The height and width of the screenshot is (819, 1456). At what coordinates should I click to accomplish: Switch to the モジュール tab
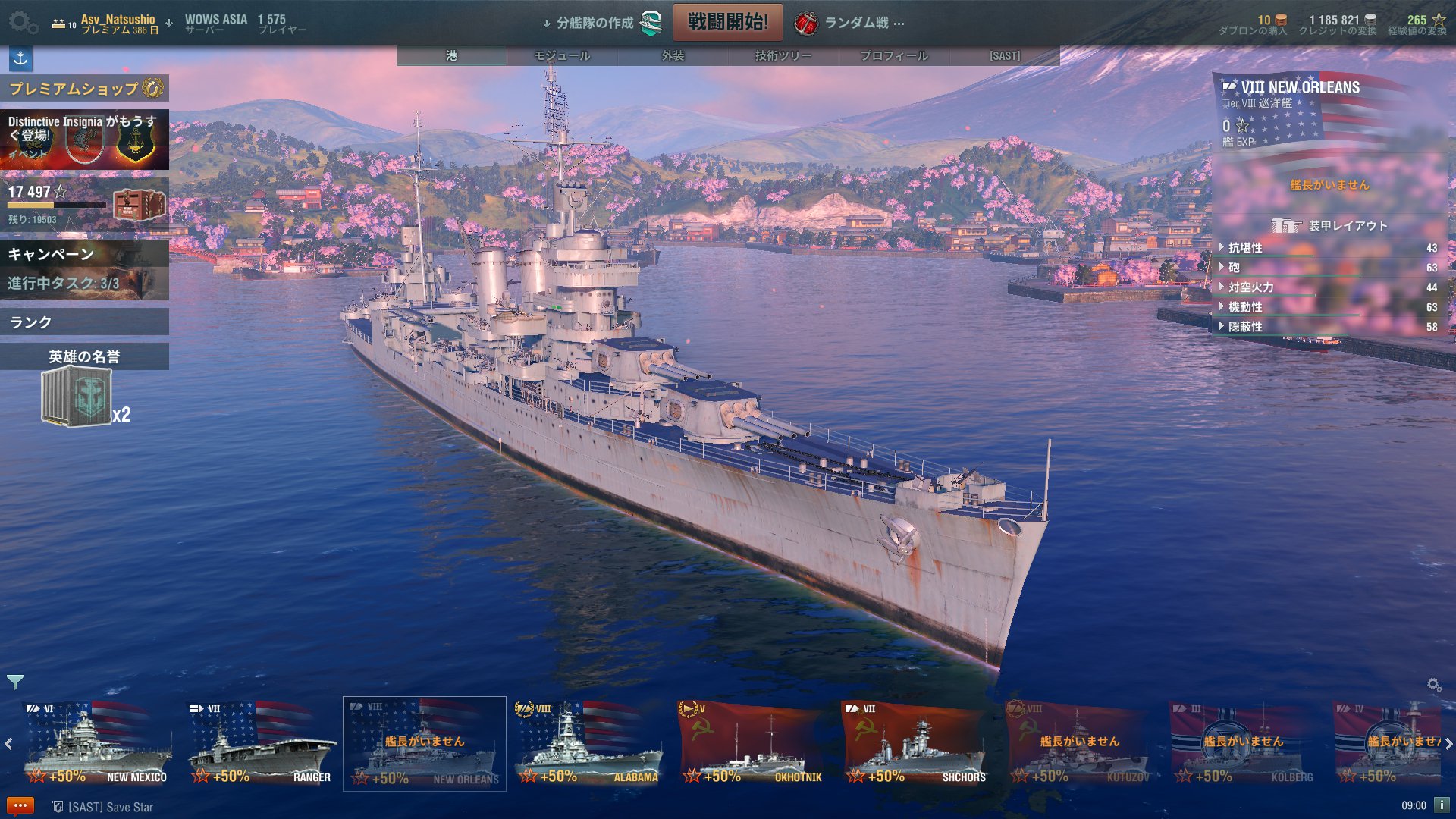[560, 55]
